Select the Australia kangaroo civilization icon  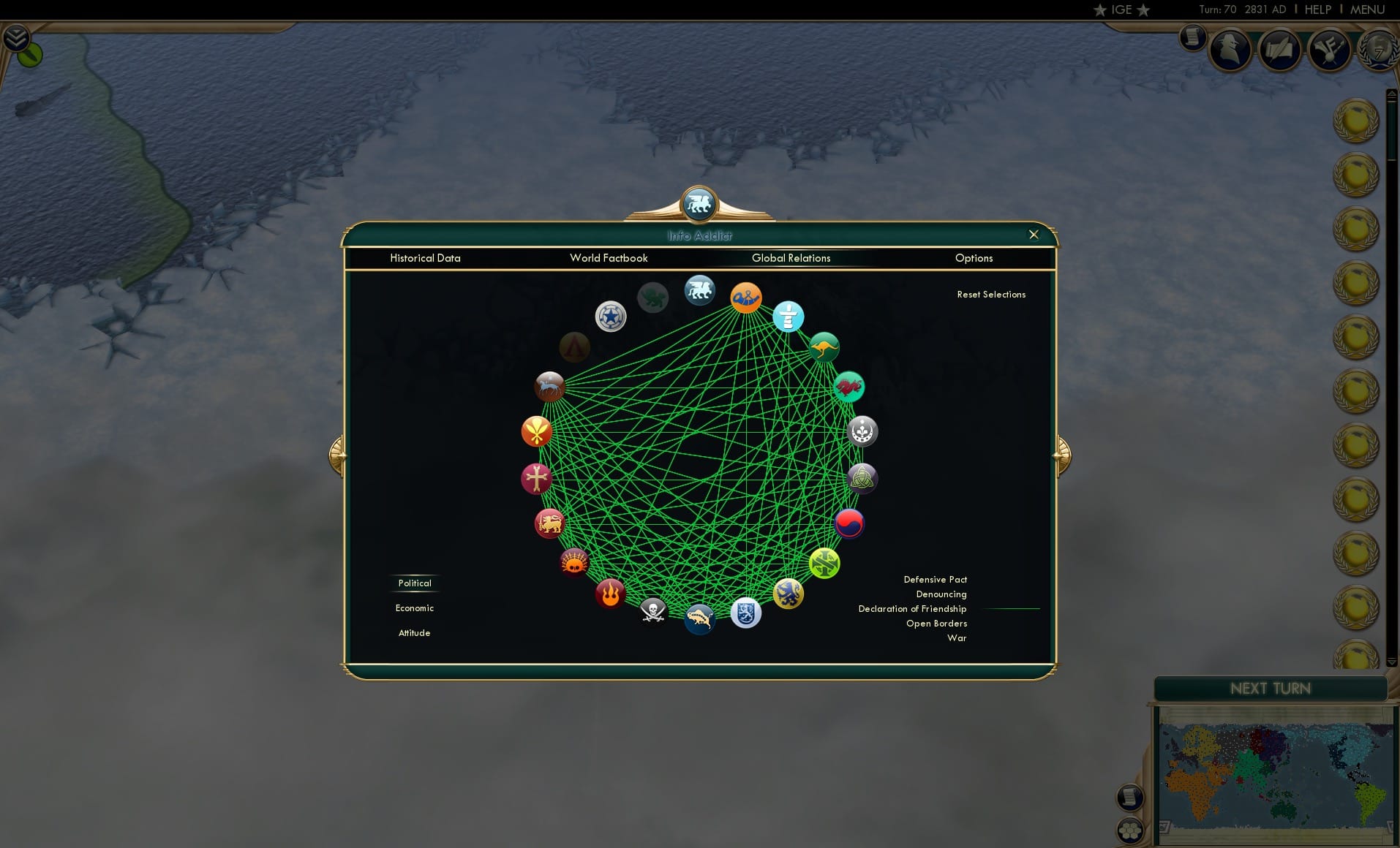[x=823, y=347]
